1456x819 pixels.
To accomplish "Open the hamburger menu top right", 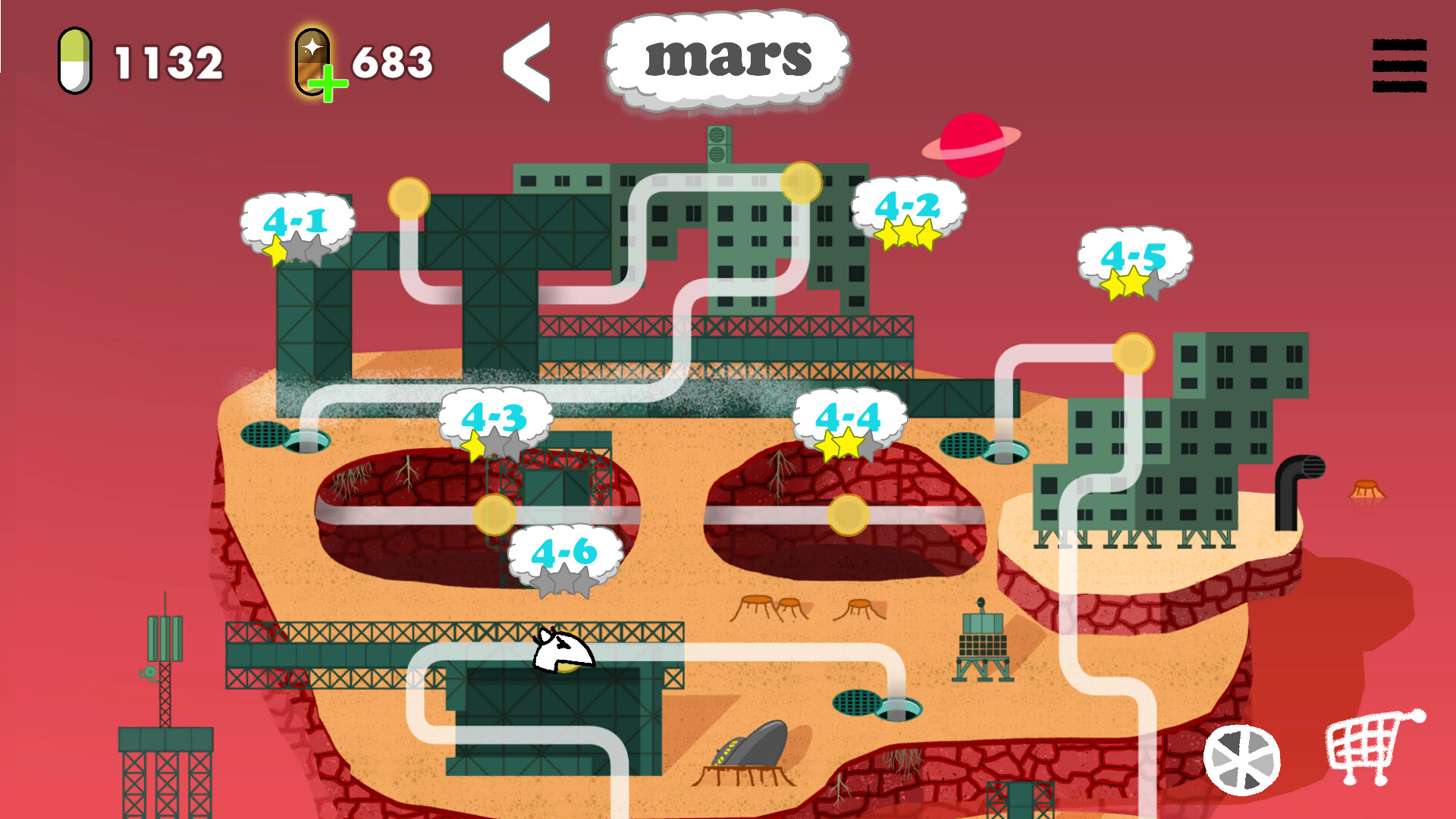I will pos(1399,64).
